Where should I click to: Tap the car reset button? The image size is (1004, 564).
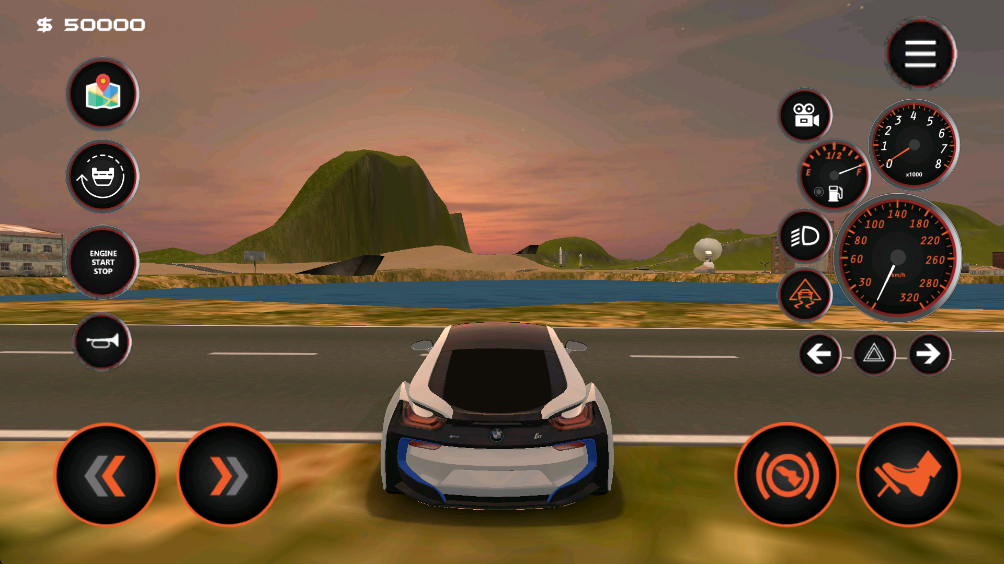click(x=103, y=177)
